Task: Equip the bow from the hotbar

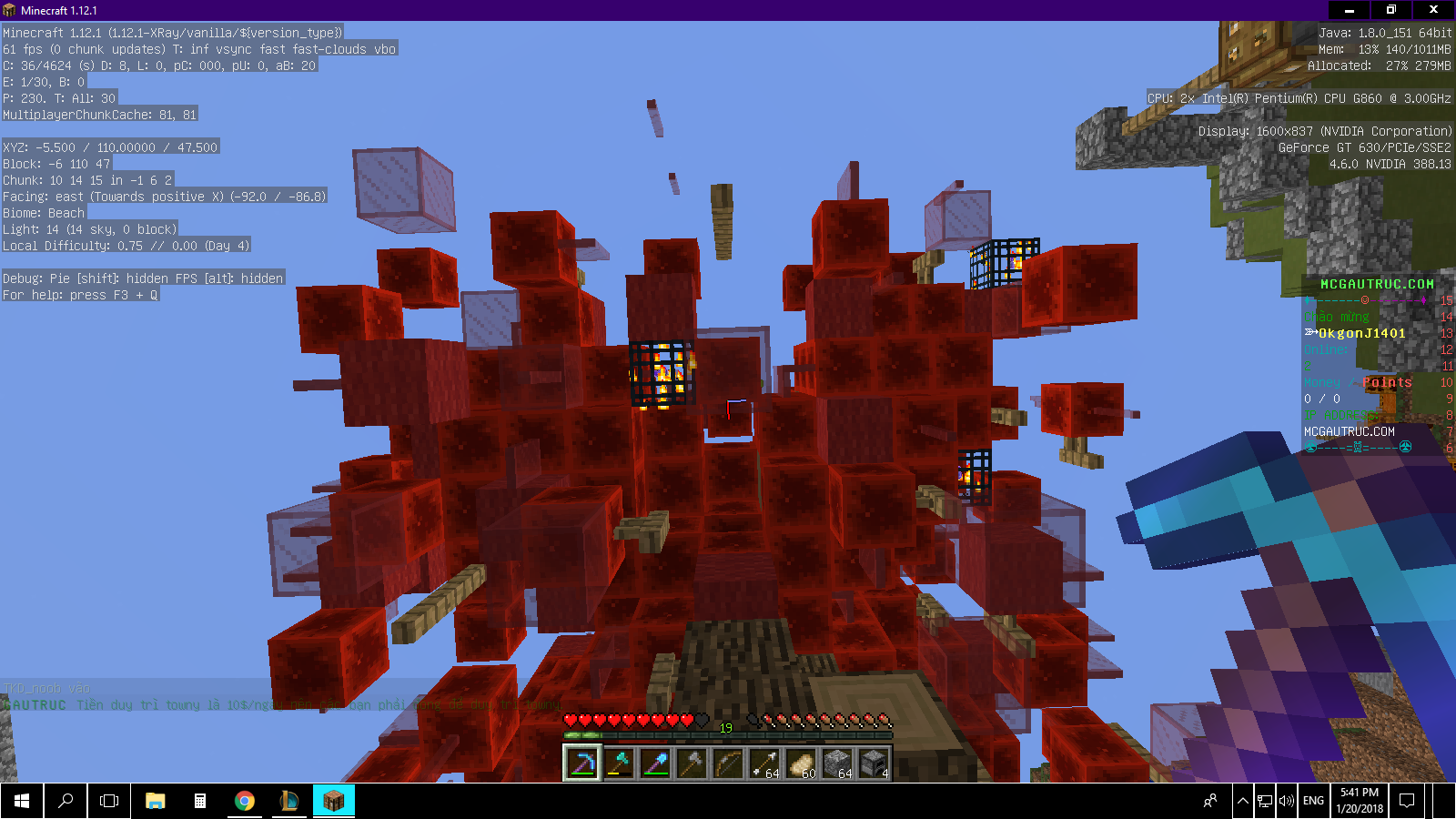Action: (x=728, y=763)
